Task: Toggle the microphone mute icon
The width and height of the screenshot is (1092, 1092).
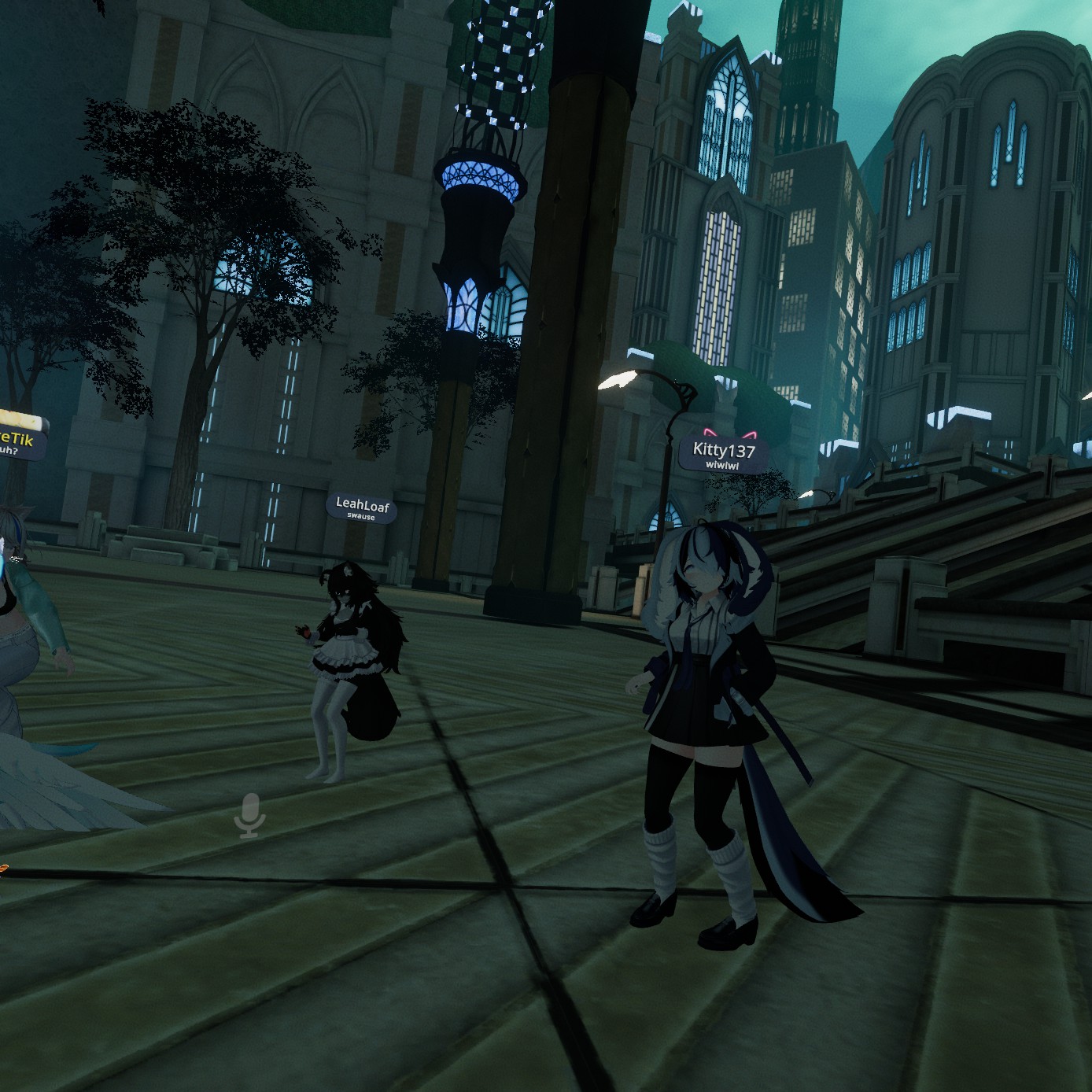Action: pyautogui.click(x=250, y=816)
